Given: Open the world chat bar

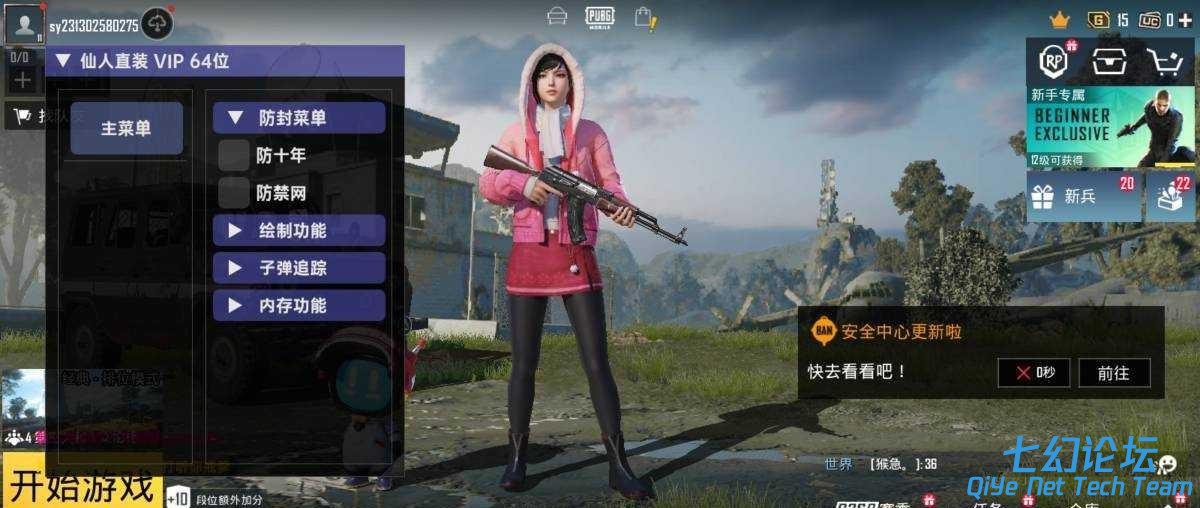Looking at the screenshot, I should [880, 464].
